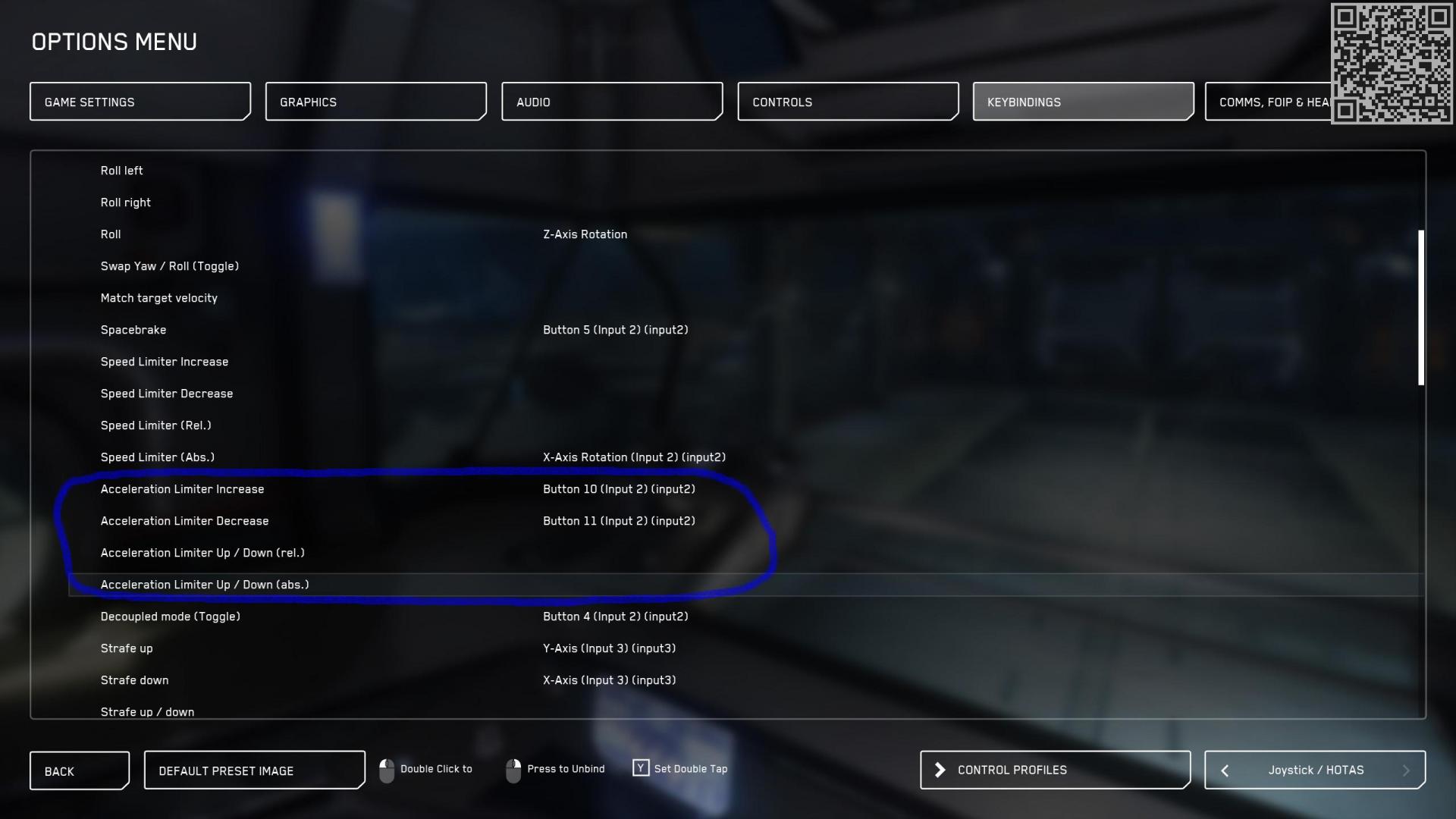
Task: Click the BACK button
Action: [79, 770]
